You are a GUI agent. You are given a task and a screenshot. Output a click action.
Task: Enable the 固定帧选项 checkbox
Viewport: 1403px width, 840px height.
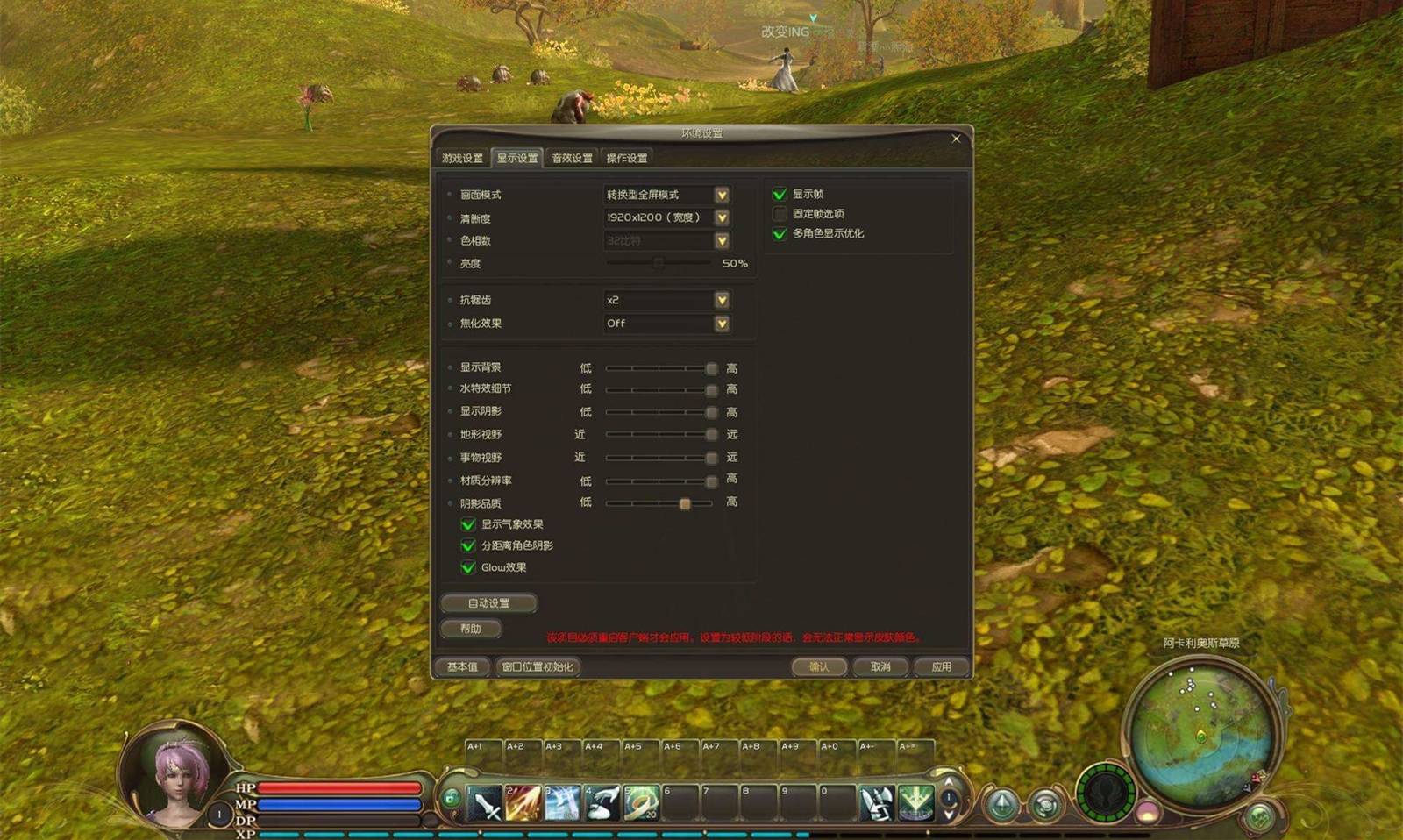pyautogui.click(x=780, y=214)
